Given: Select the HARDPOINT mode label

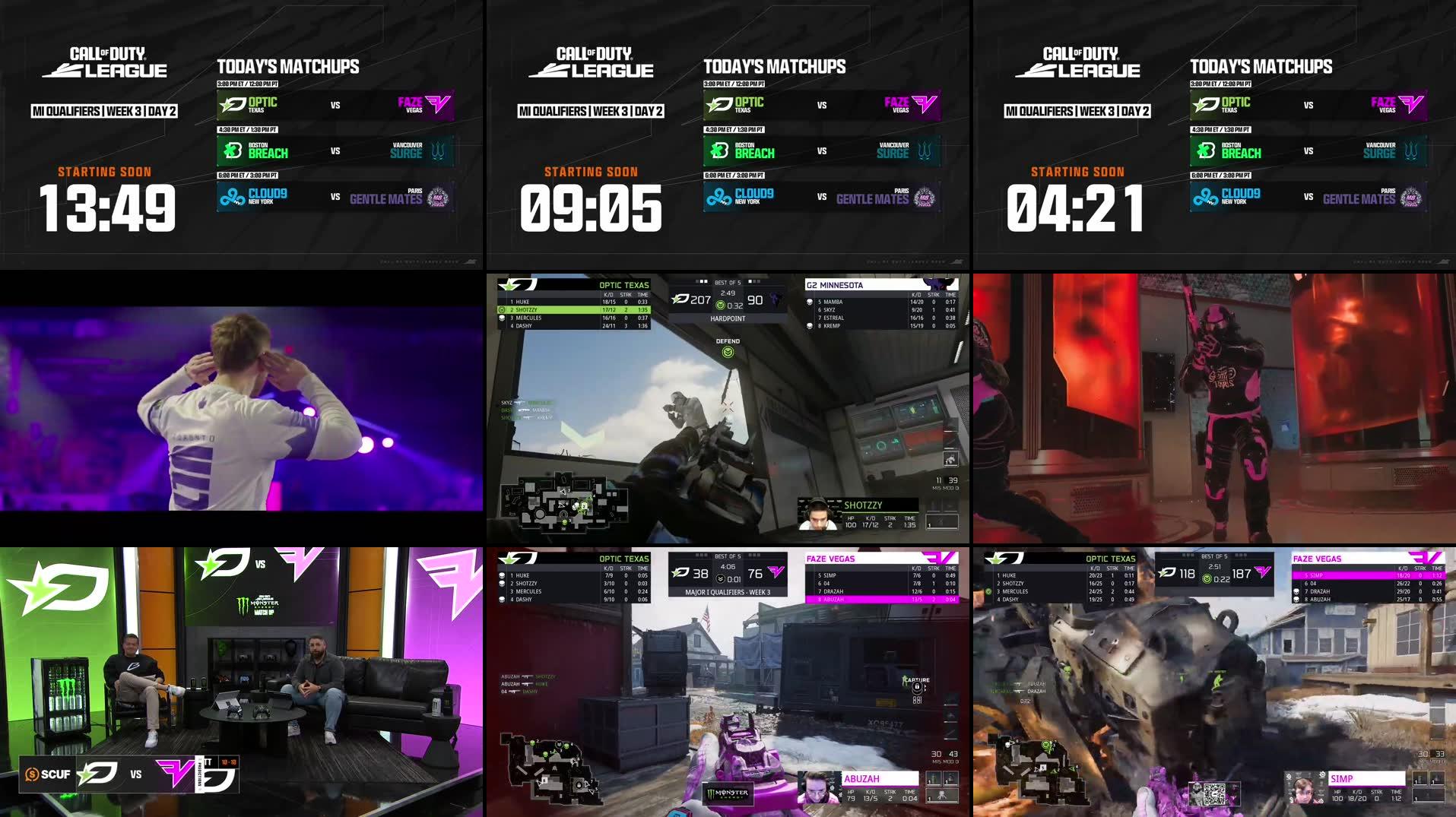Looking at the screenshot, I should [x=727, y=318].
